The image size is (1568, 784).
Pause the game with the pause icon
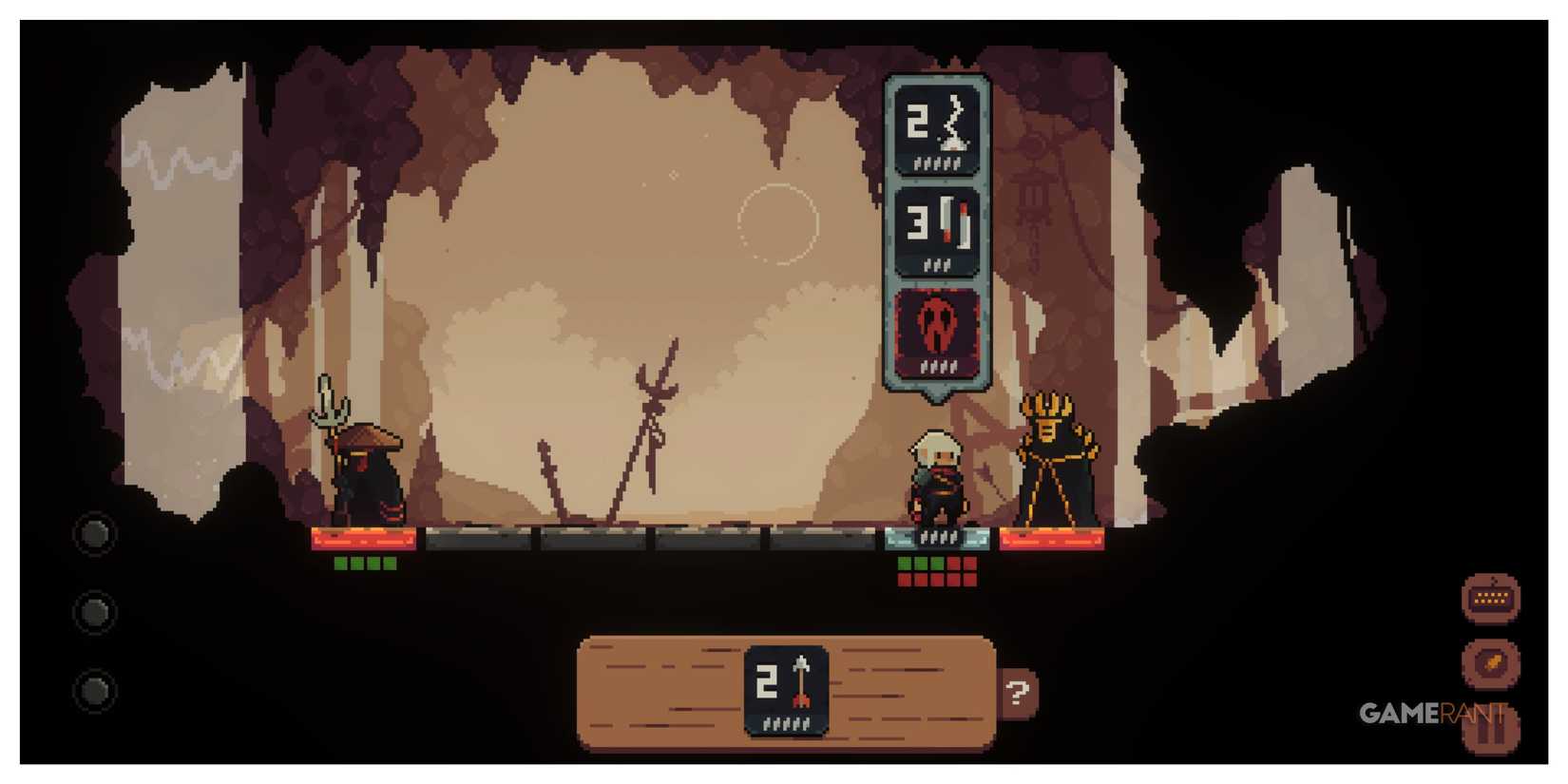(1489, 732)
